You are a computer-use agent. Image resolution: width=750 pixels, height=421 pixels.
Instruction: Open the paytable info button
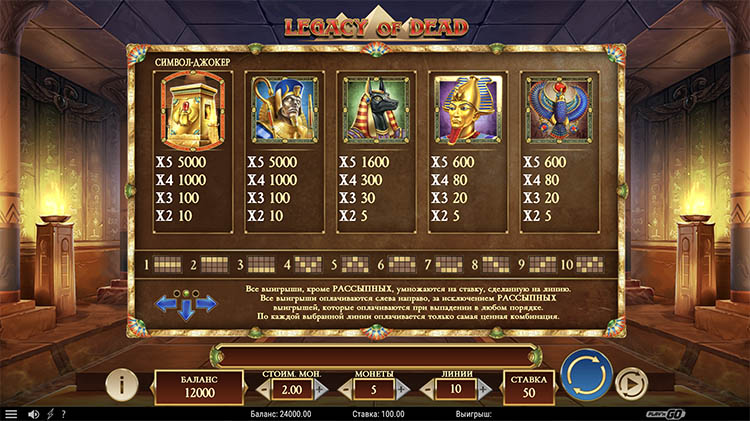[121, 383]
